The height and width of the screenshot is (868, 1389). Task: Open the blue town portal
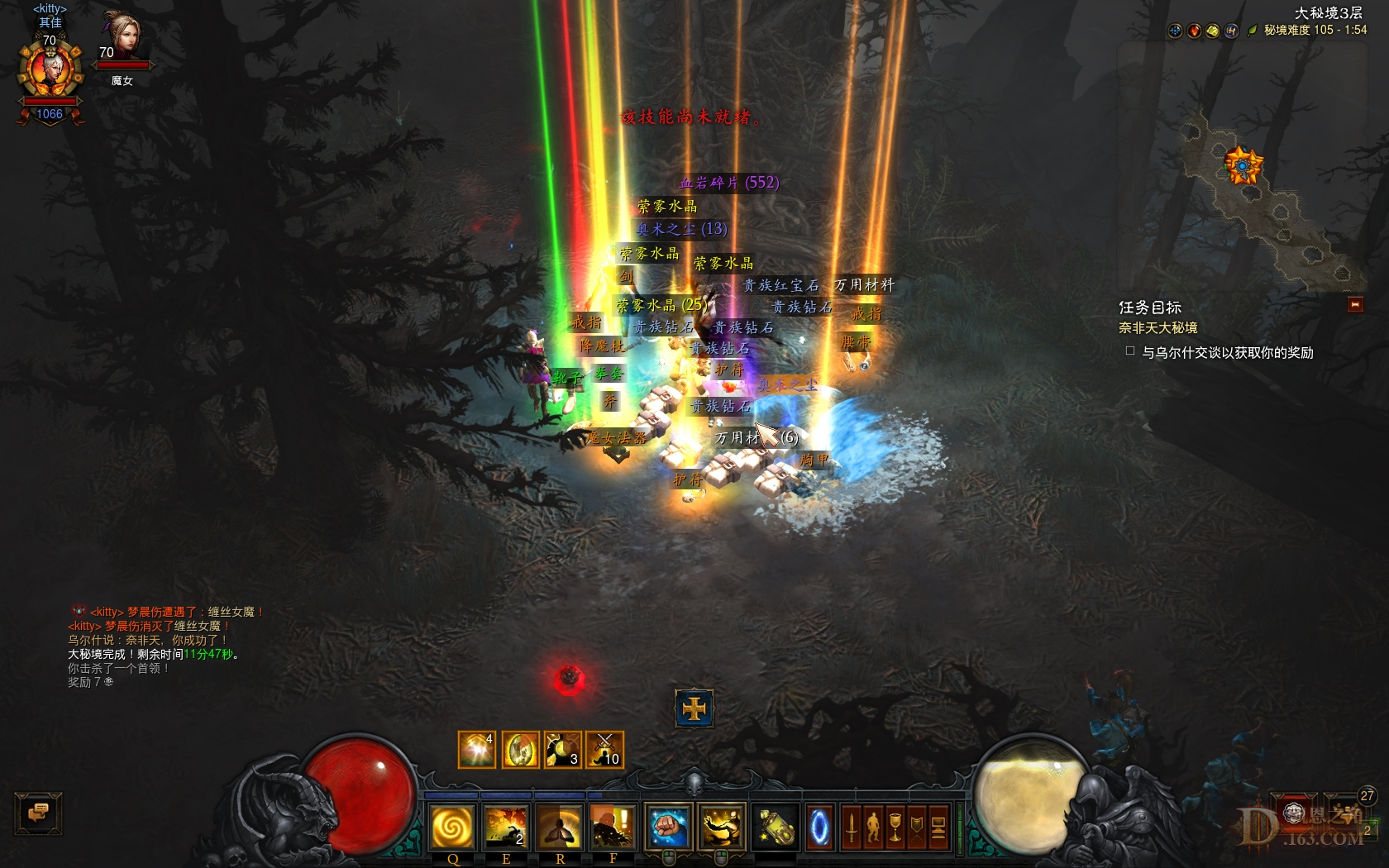[x=819, y=827]
